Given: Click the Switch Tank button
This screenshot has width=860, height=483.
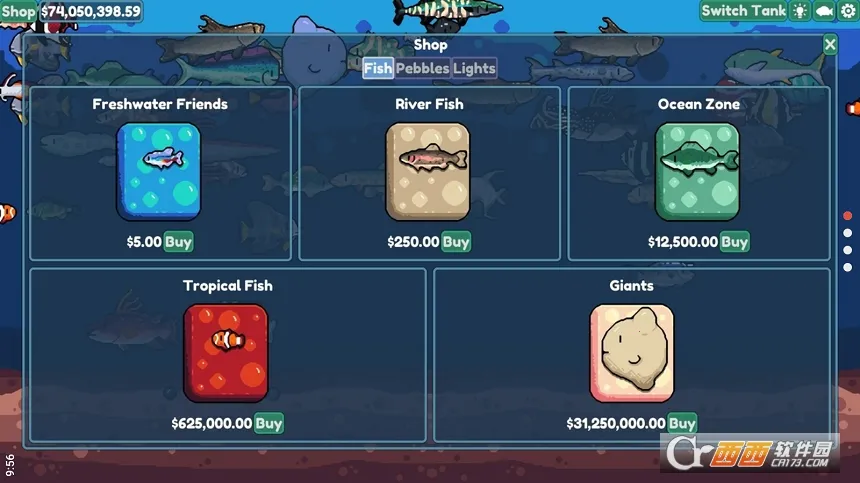Looking at the screenshot, I should point(743,11).
